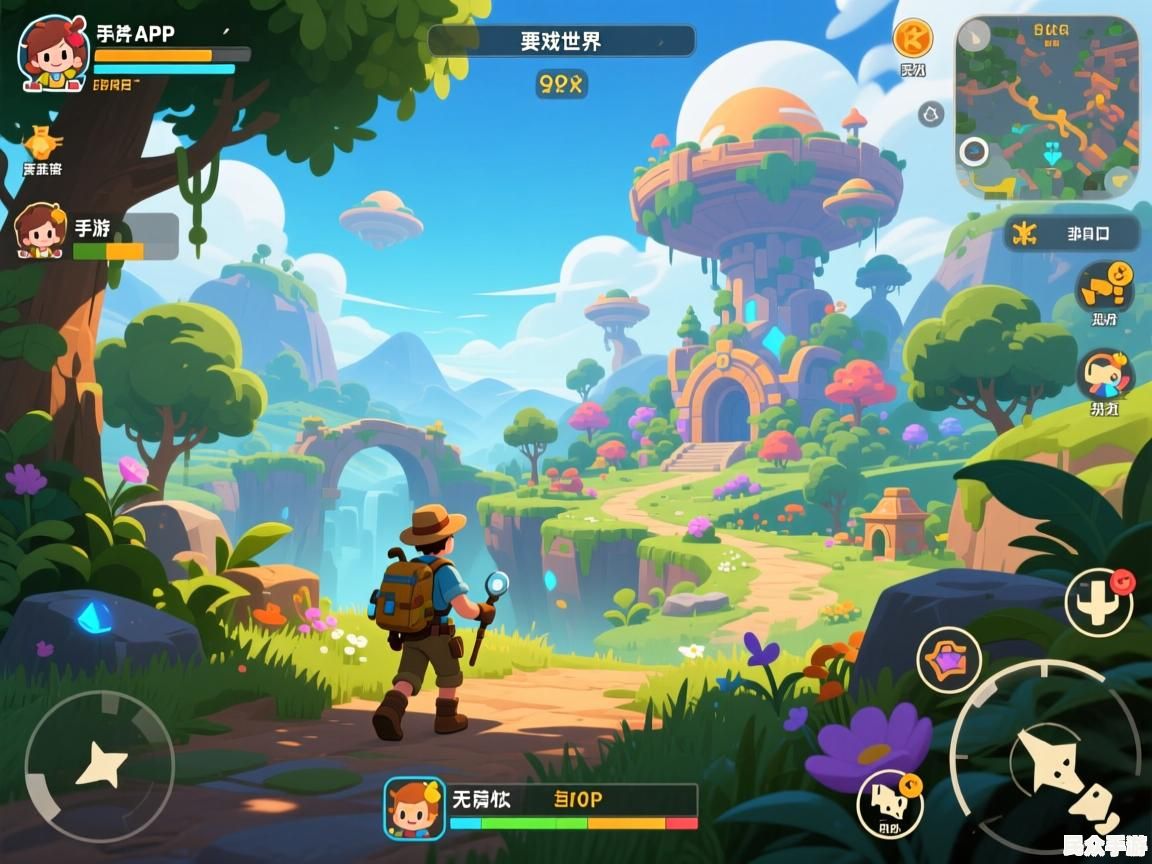Image resolution: width=1152 pixels, height=864 pixels.
Task: Click the yellow round button in the minimap corner
Action: click(1119, 179)
